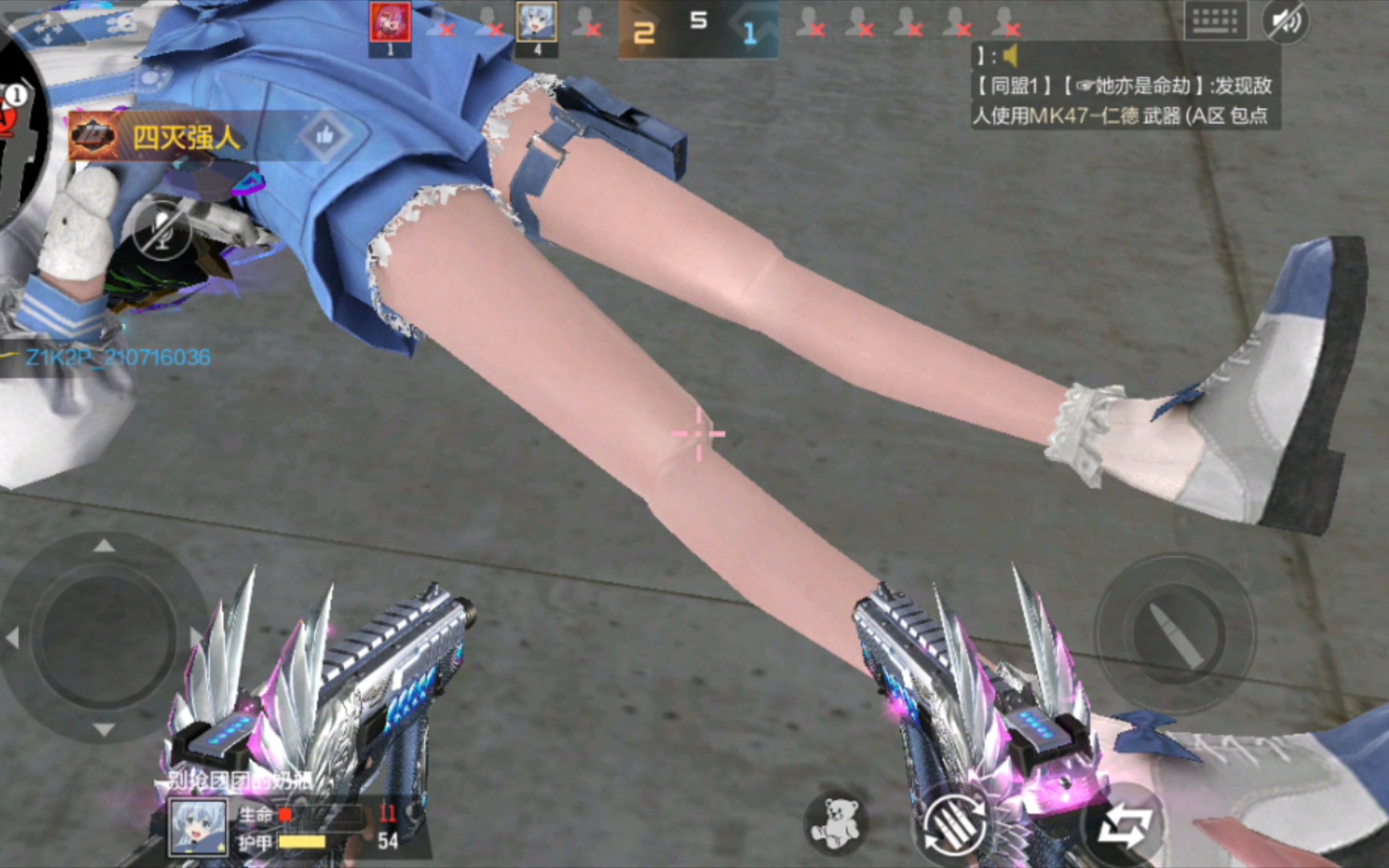Open the keyboard chat input button
Viewport: 1389px width, 868px height.
[1215, 21]
